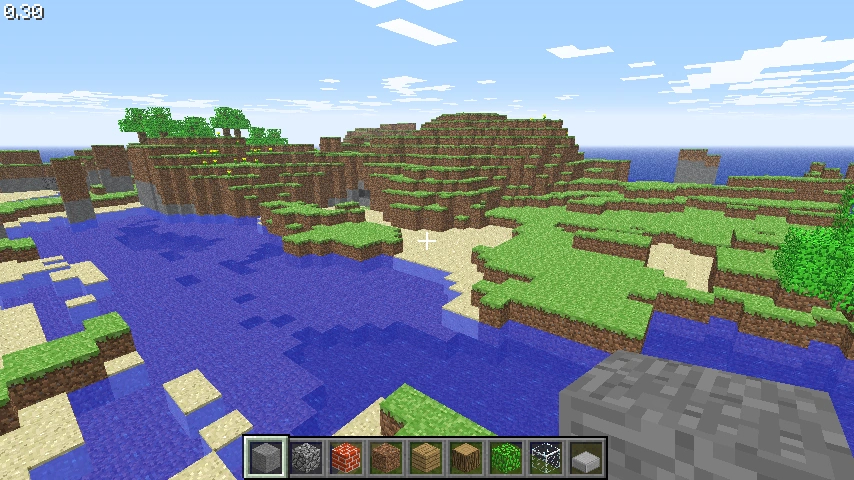Switch to the wooden planks slot

click(426, 458)
